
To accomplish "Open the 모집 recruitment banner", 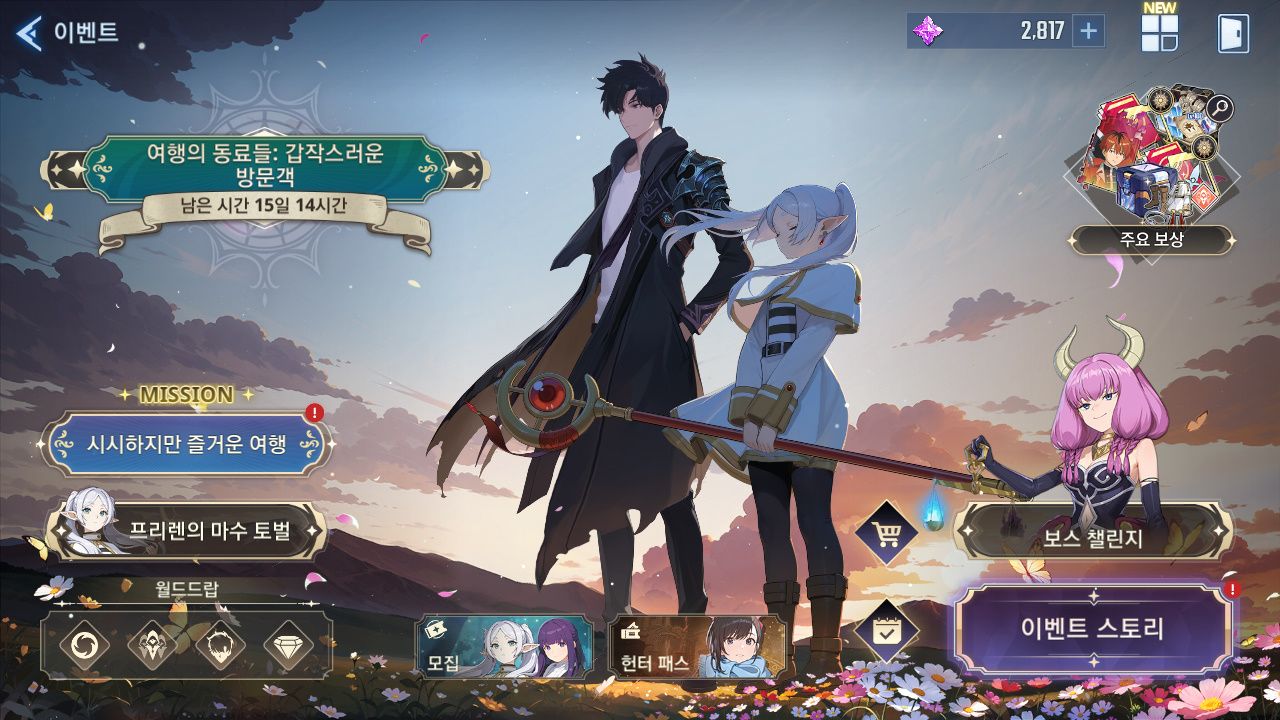I will click(504, 646).
